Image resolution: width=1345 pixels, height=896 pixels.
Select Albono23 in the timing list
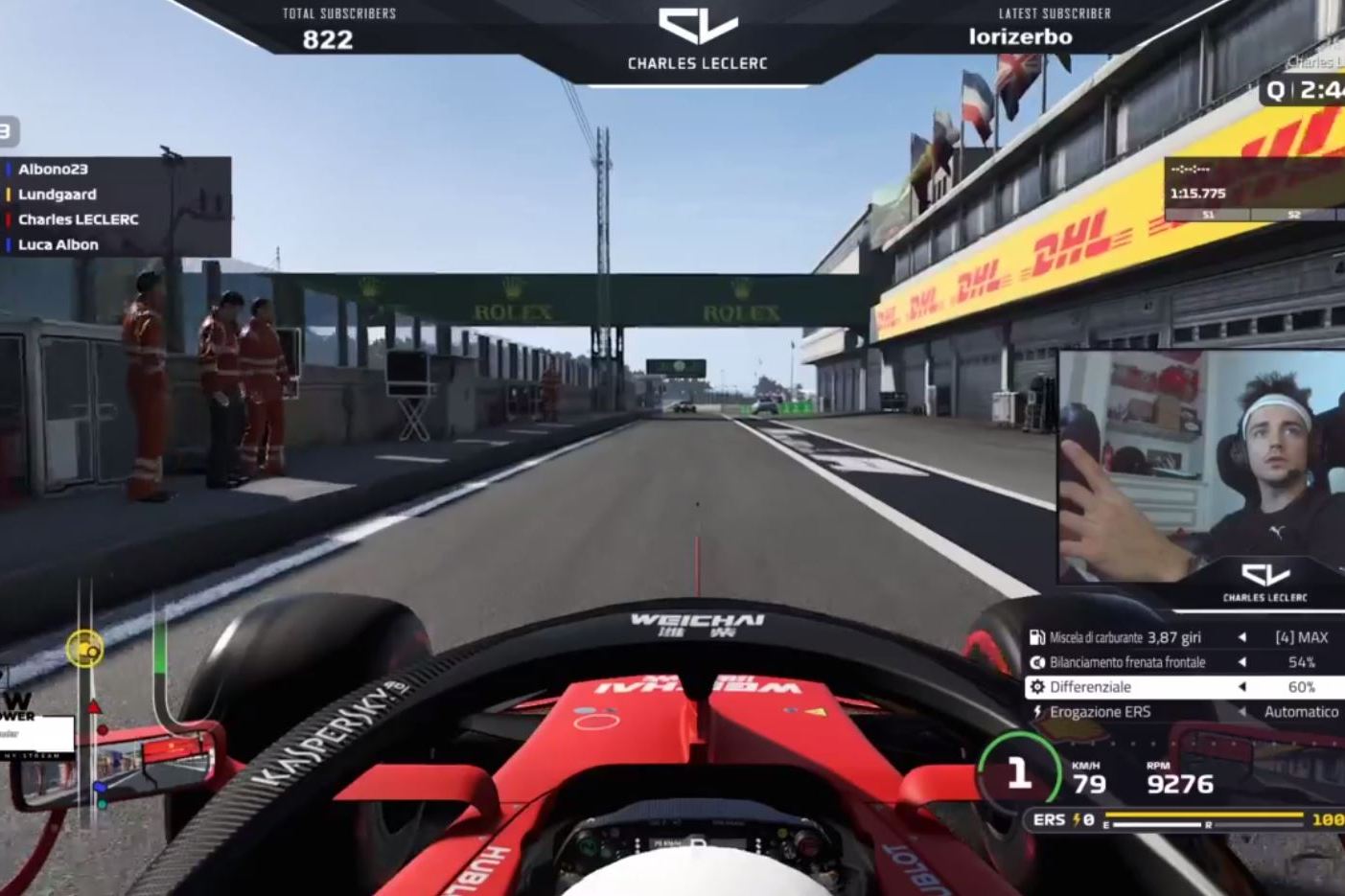54,170
